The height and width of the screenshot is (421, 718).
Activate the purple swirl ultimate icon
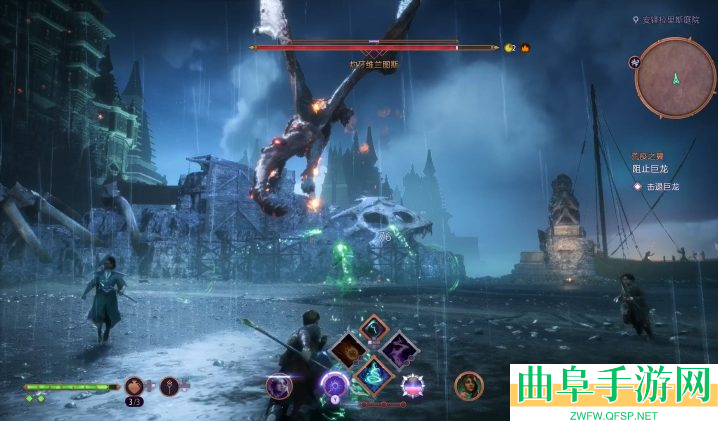(x=333, y=385)
